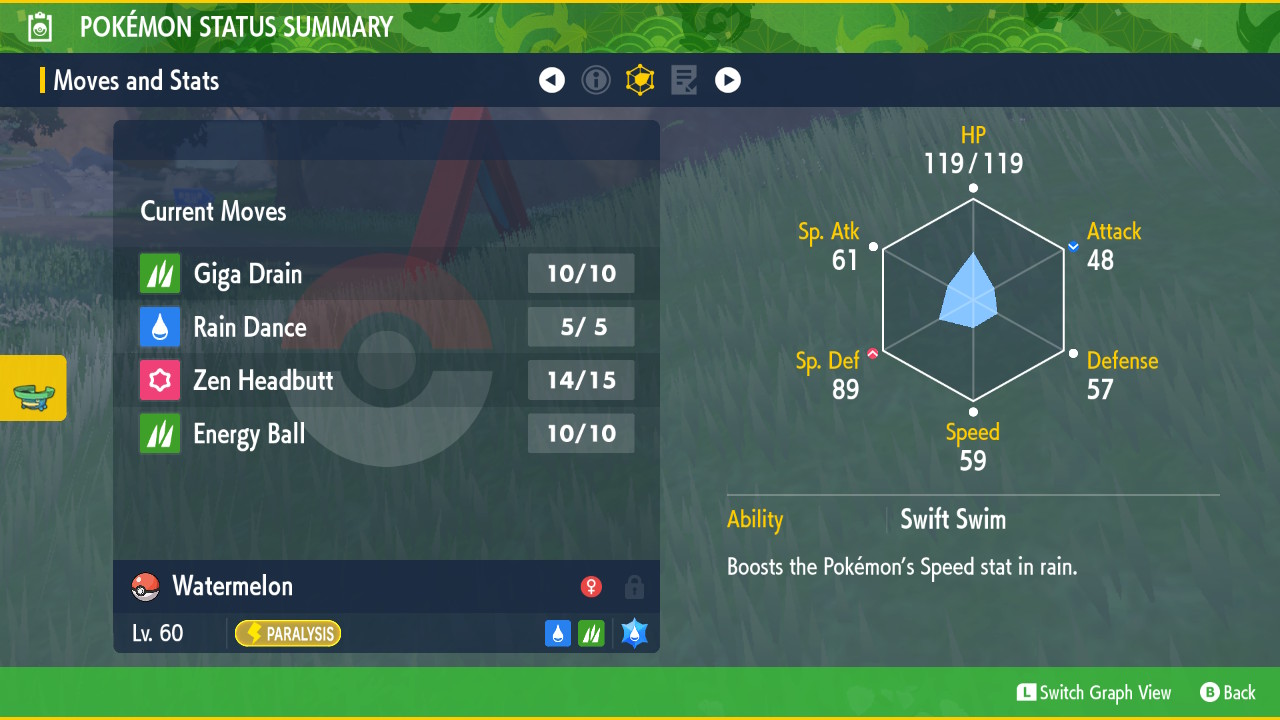Image resolution: width=1280 pixels, height=720 pixels.
Task: Pick the Energy Ball move row
Action: click(x=386, y=434)
